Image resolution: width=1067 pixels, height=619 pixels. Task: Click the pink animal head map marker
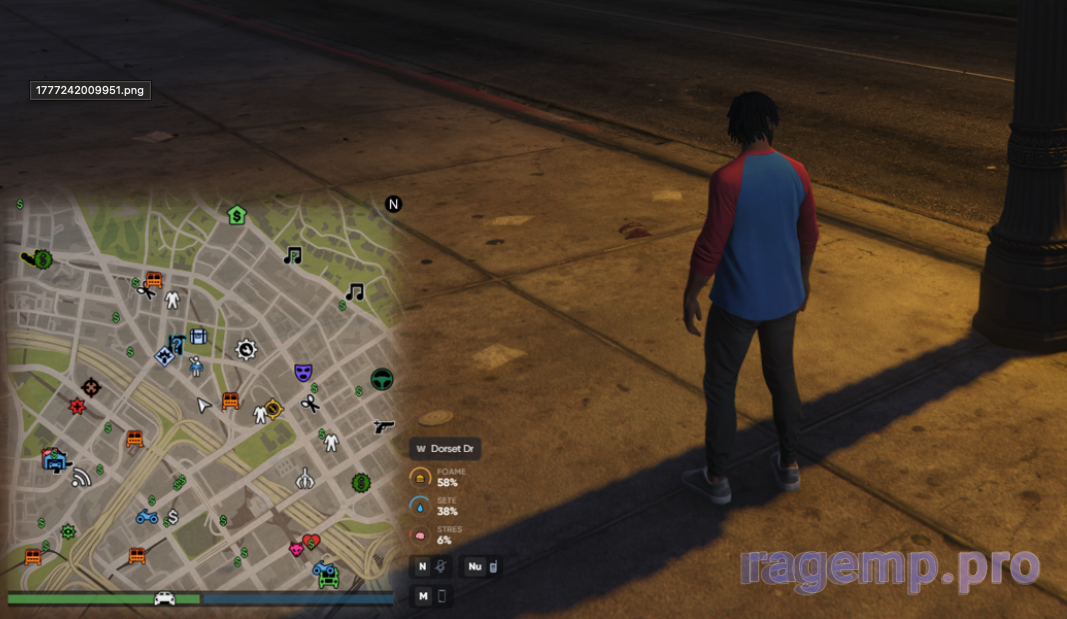pyautogui.click(x=297, y=549)
